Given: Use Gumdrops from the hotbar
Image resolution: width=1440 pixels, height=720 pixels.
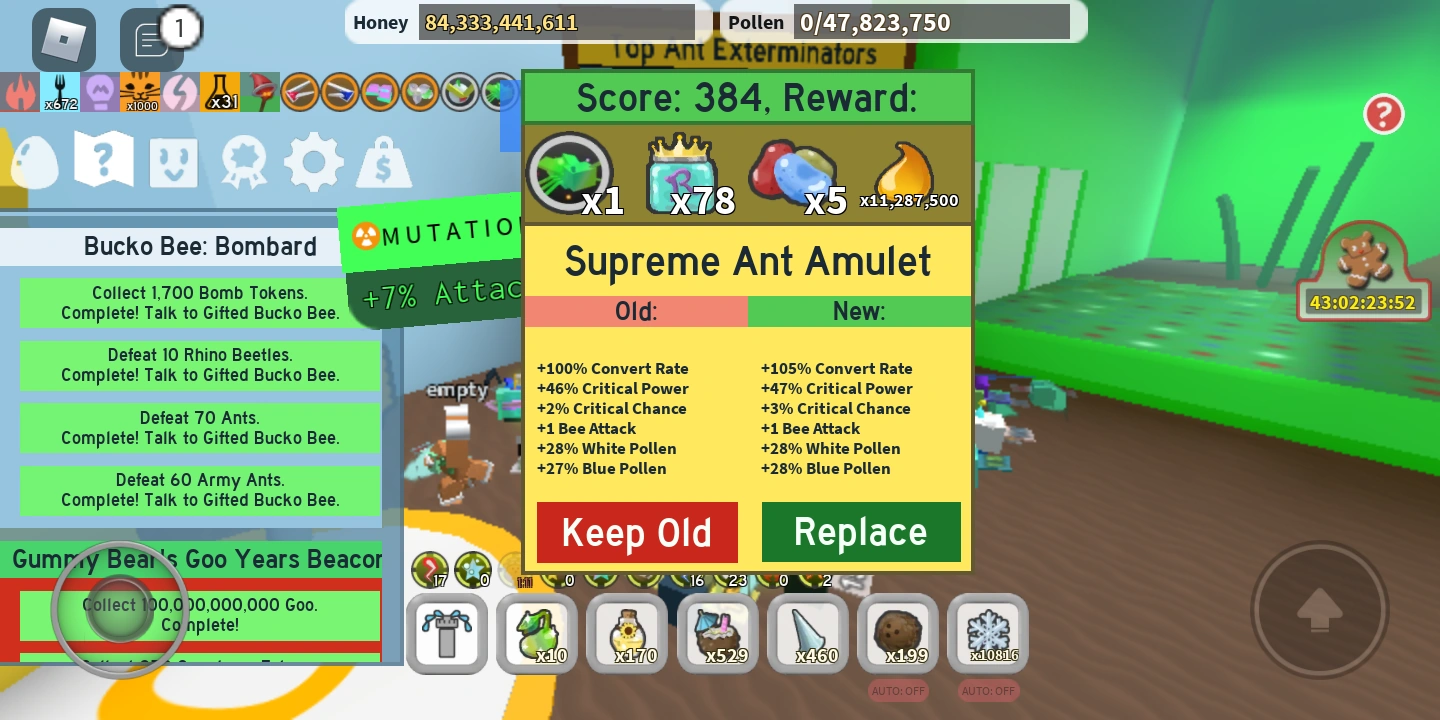Looking at the screenshot, I should click(537, 634).
